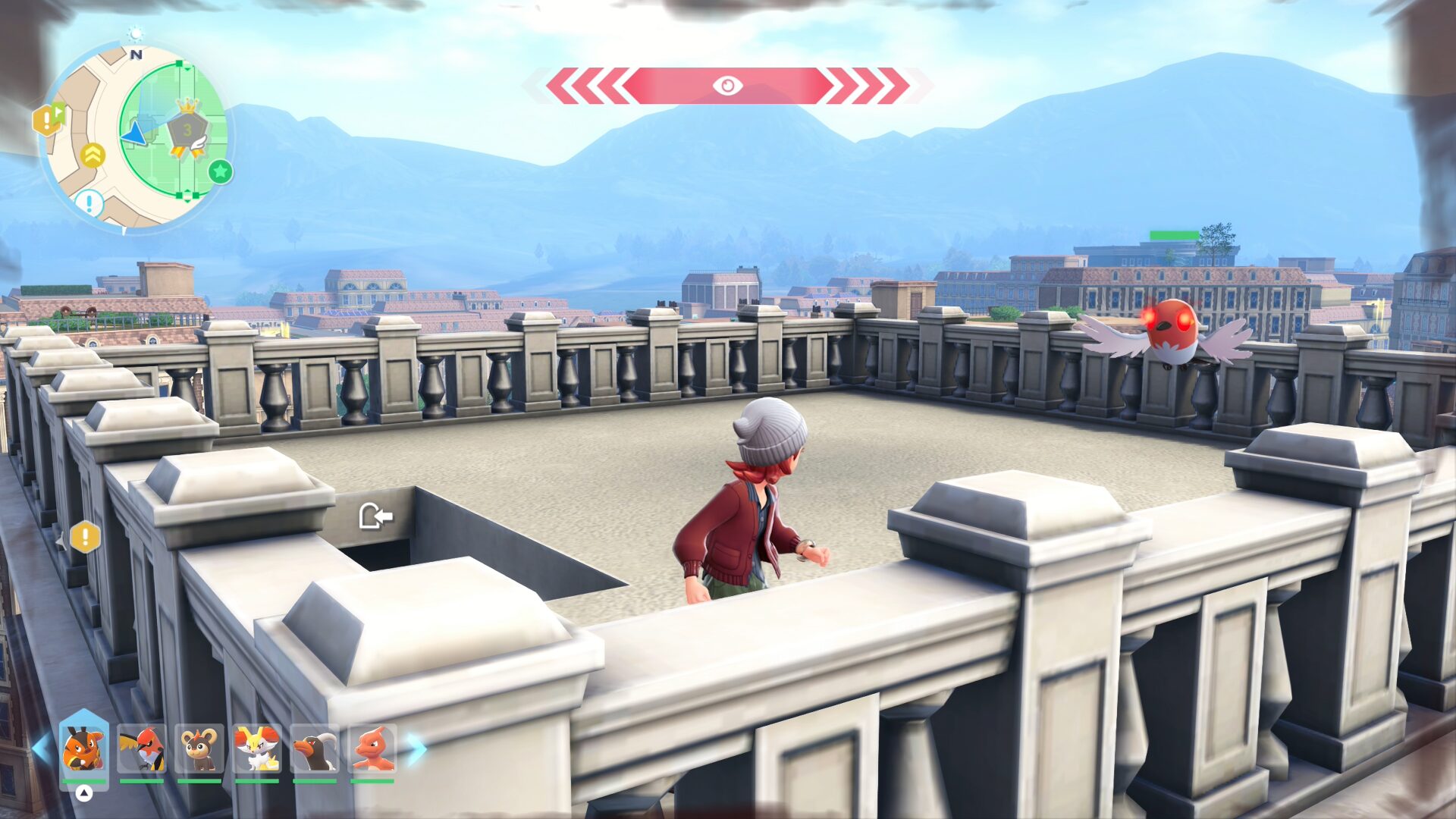Click the party bar's left arrow
1456x819 pixels.
41,748
